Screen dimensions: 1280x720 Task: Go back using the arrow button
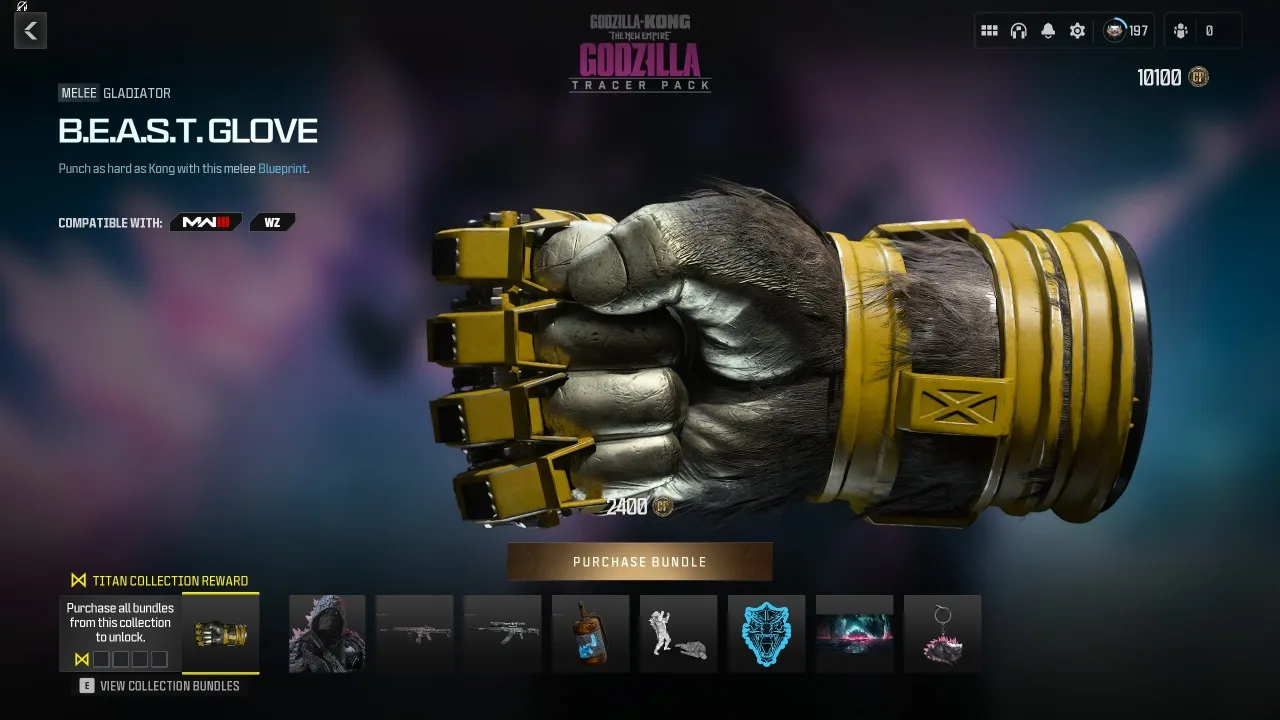(x=30, y=30)
